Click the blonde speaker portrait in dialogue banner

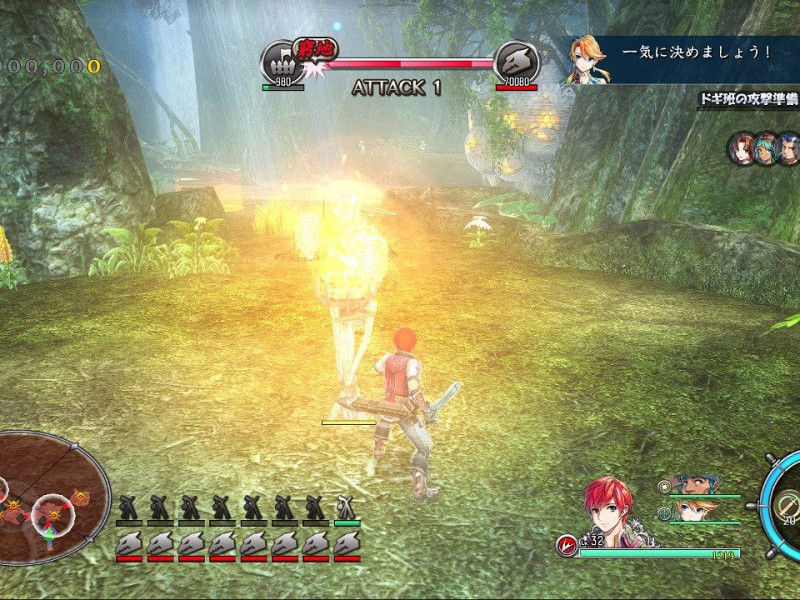tap(587, 59)
